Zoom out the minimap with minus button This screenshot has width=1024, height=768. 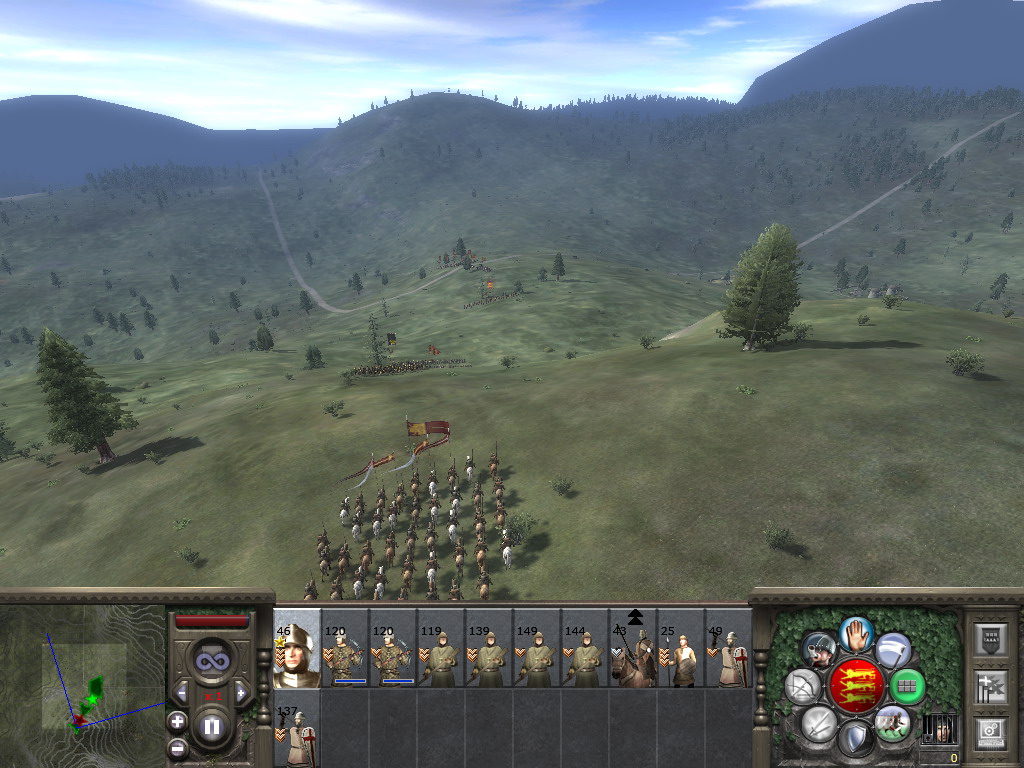[177, 746]
